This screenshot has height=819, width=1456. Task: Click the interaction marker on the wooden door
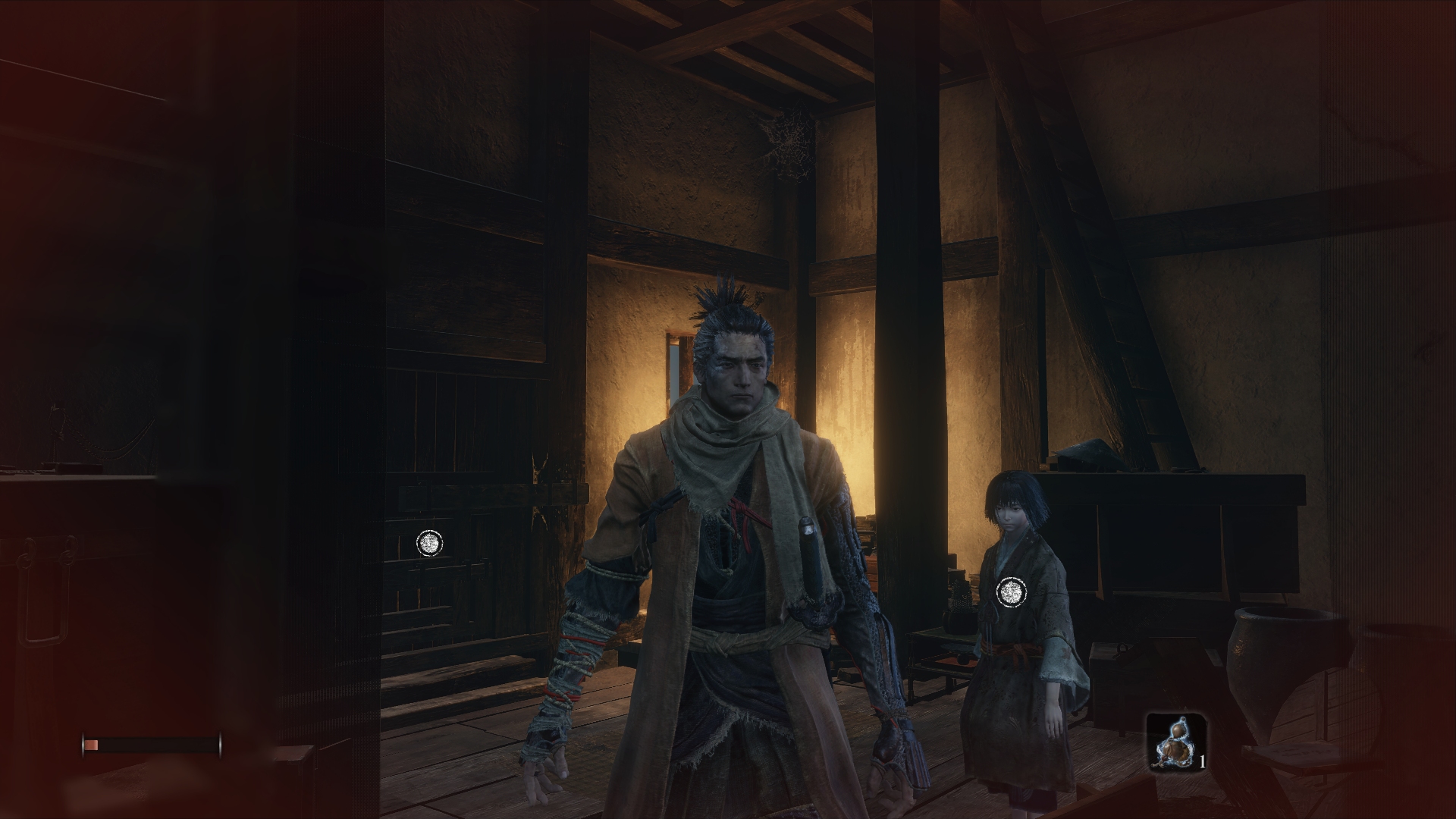click(429, 542)
